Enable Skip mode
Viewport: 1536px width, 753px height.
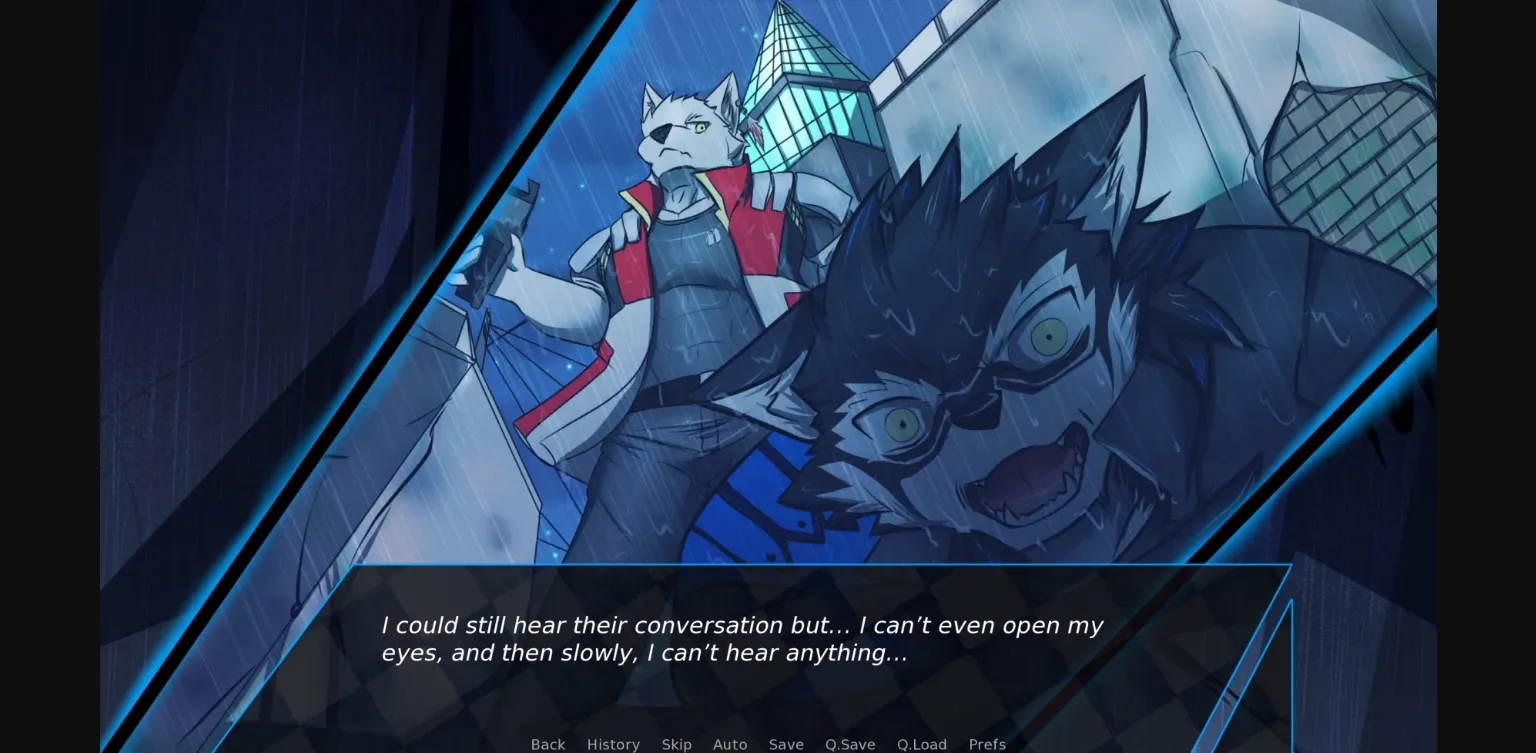click(676, 744)
